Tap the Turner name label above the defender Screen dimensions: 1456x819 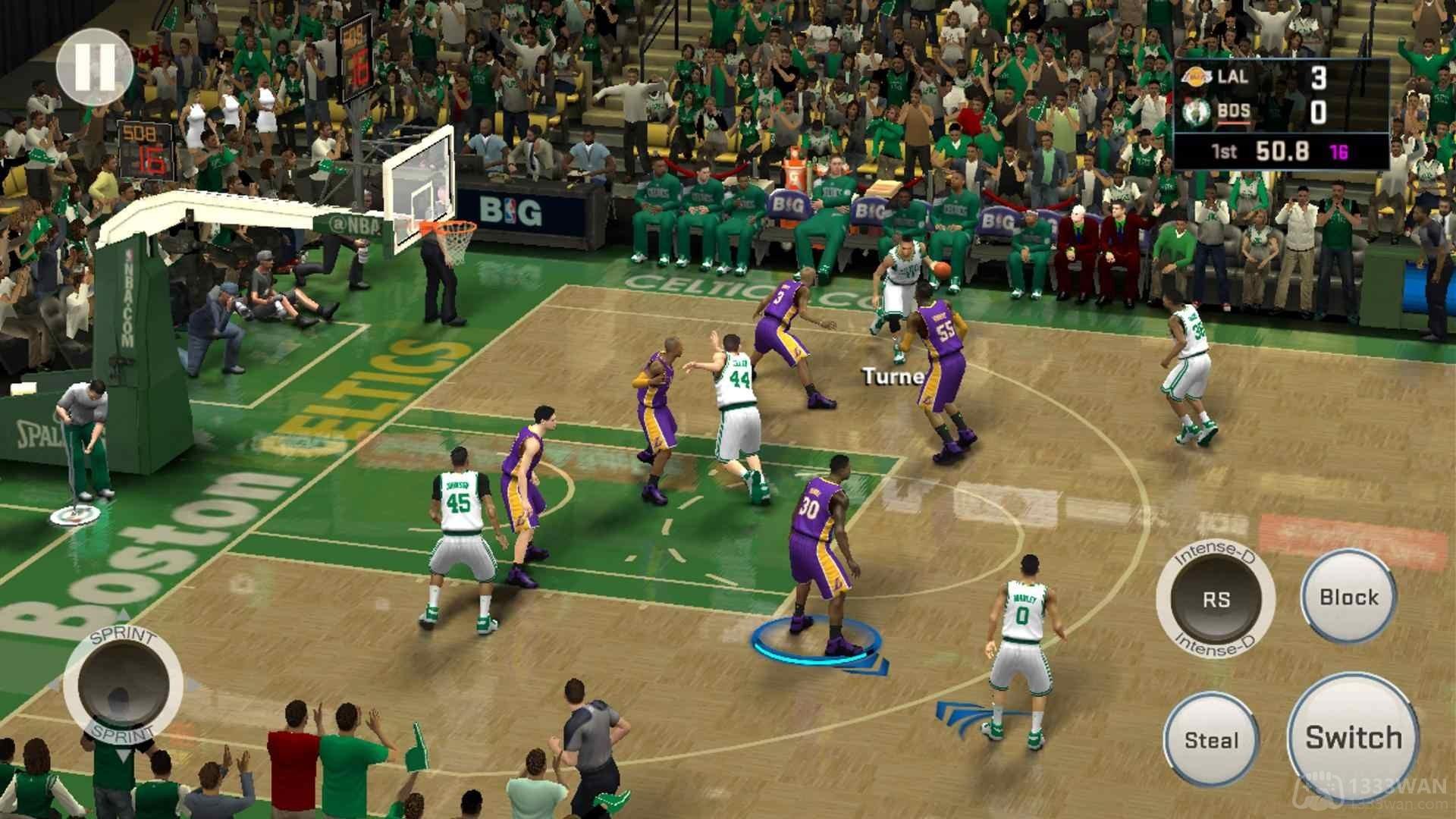(892, 375)
